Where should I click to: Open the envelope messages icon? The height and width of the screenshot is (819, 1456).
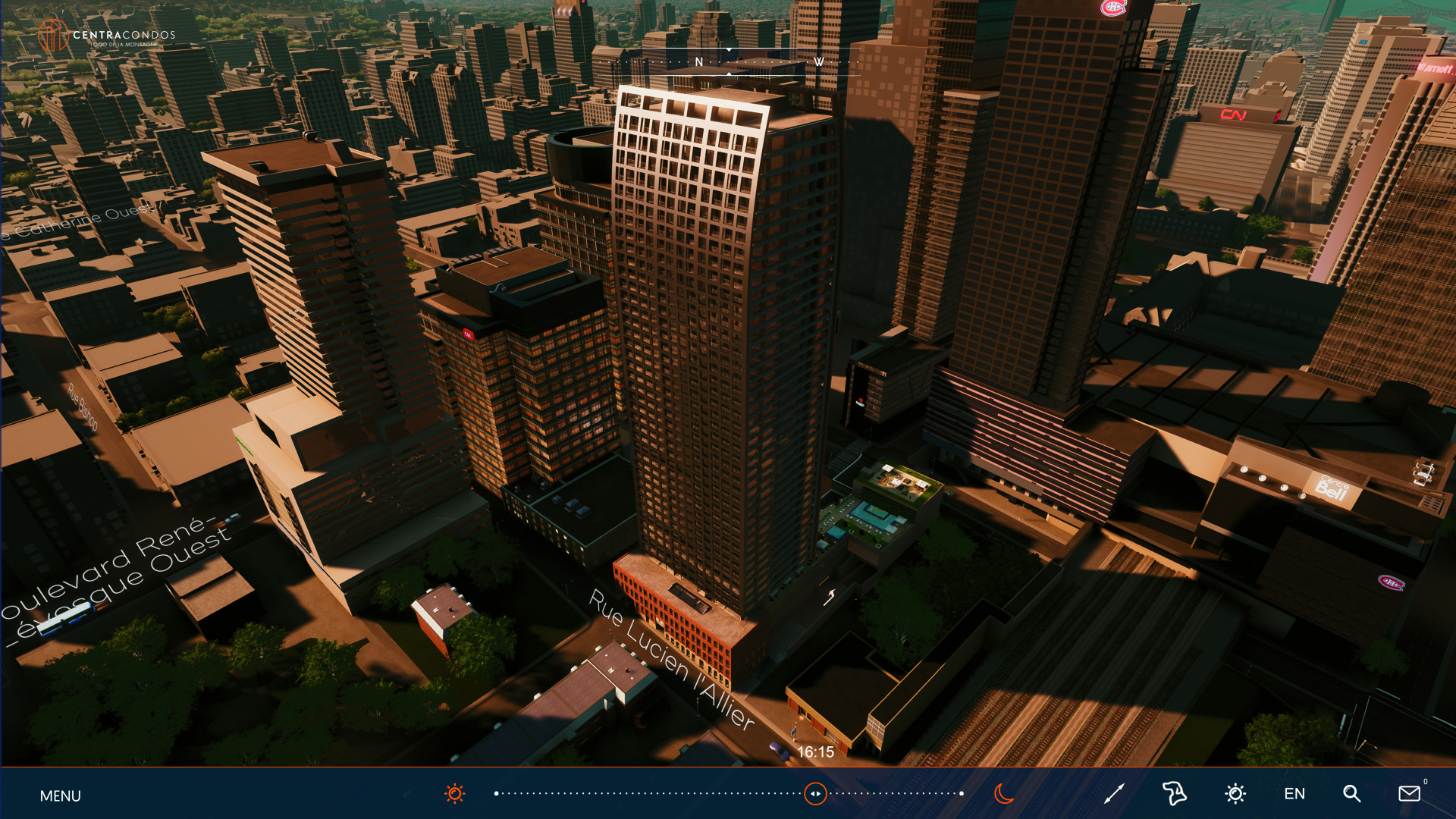click(1409, 794)
